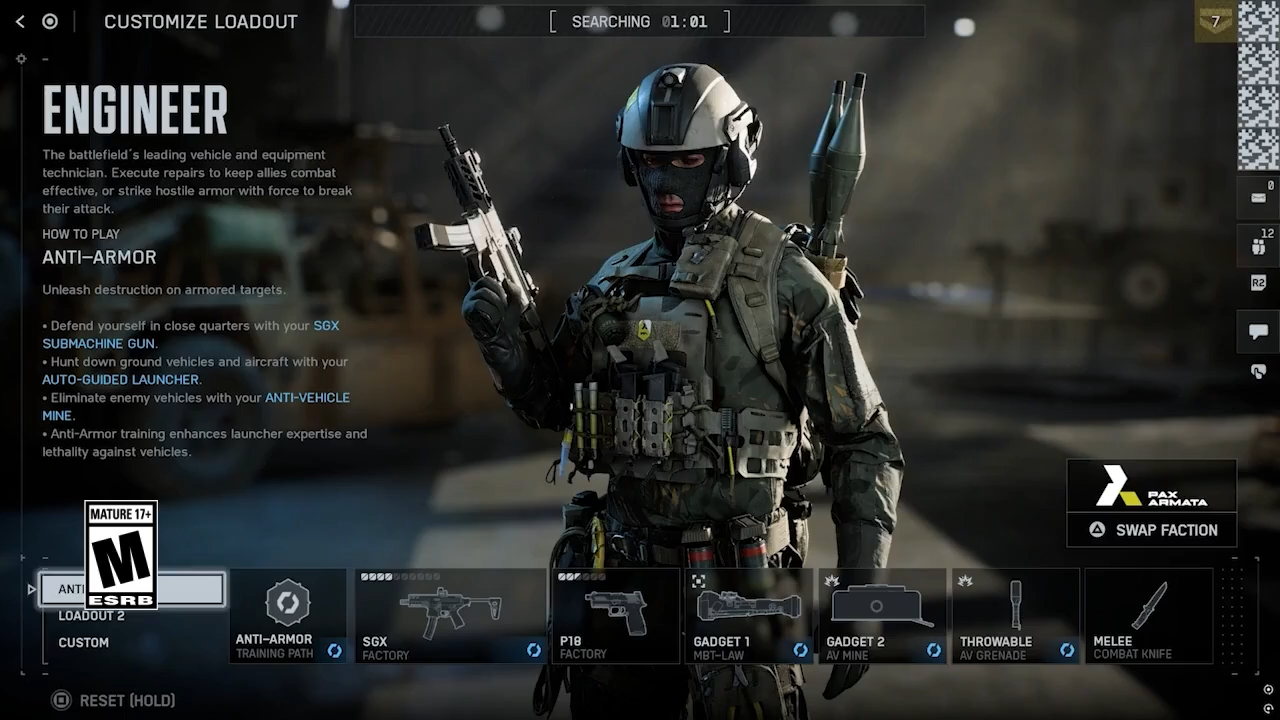
Task: Open the SGX primary weapon slot
Action: (450, 616)
